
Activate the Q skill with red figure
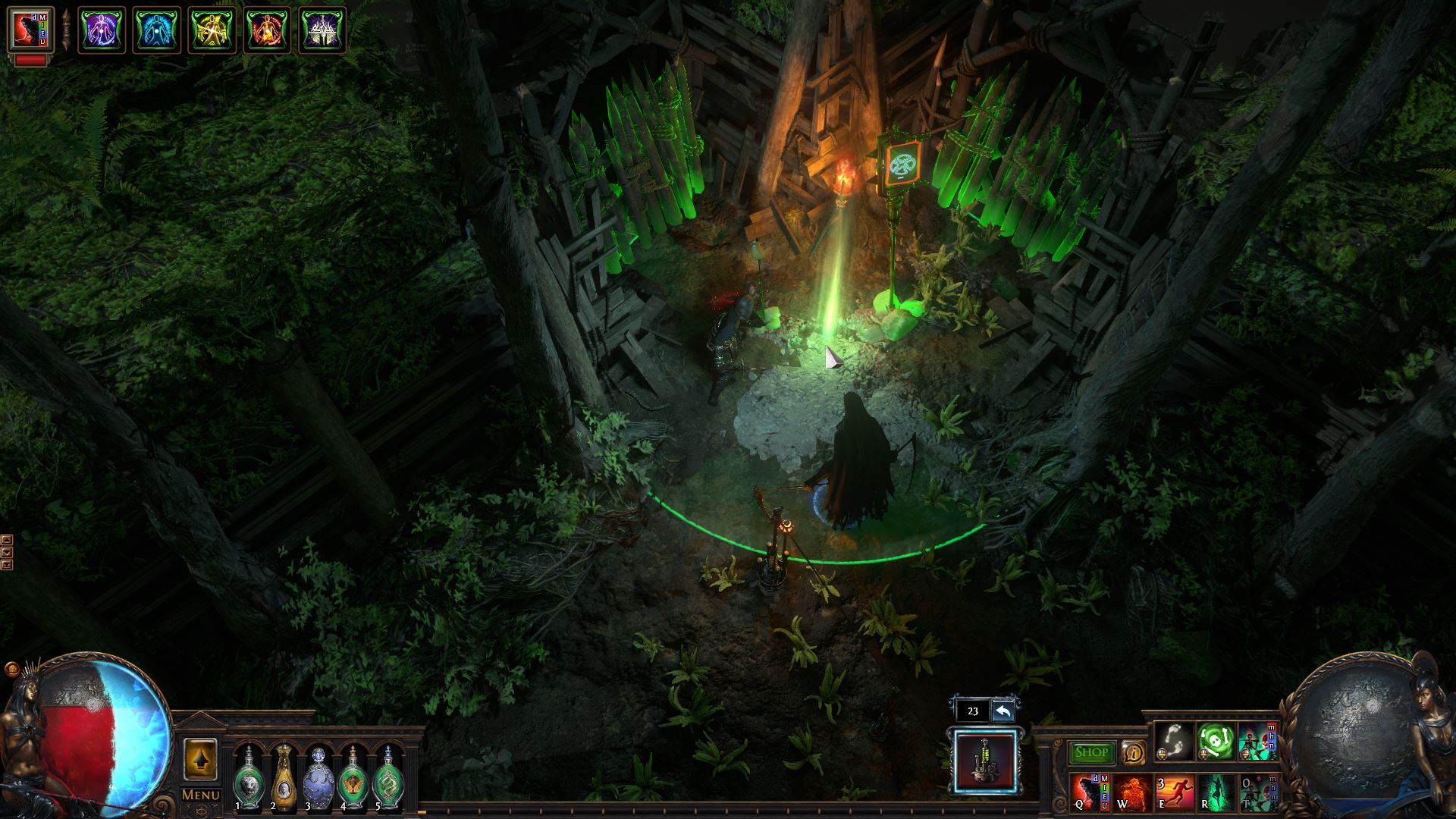[x=1091, y=792]
